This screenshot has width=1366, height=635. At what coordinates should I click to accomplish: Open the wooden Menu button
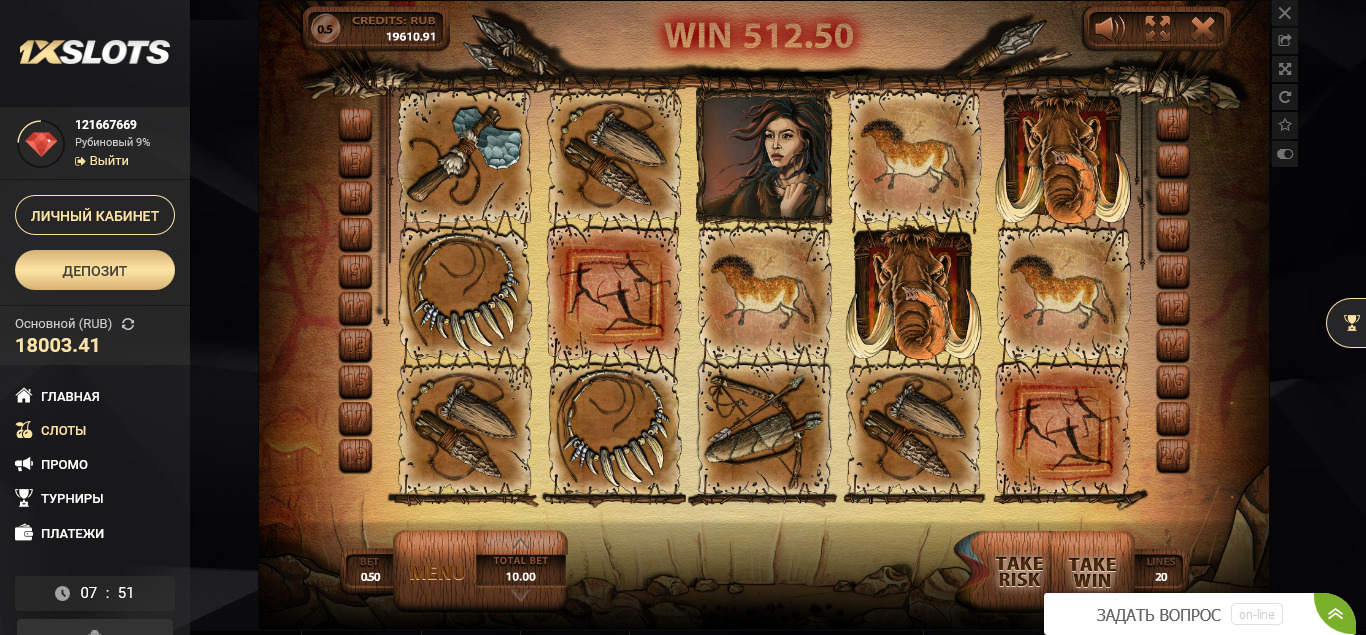click(437, 573)
